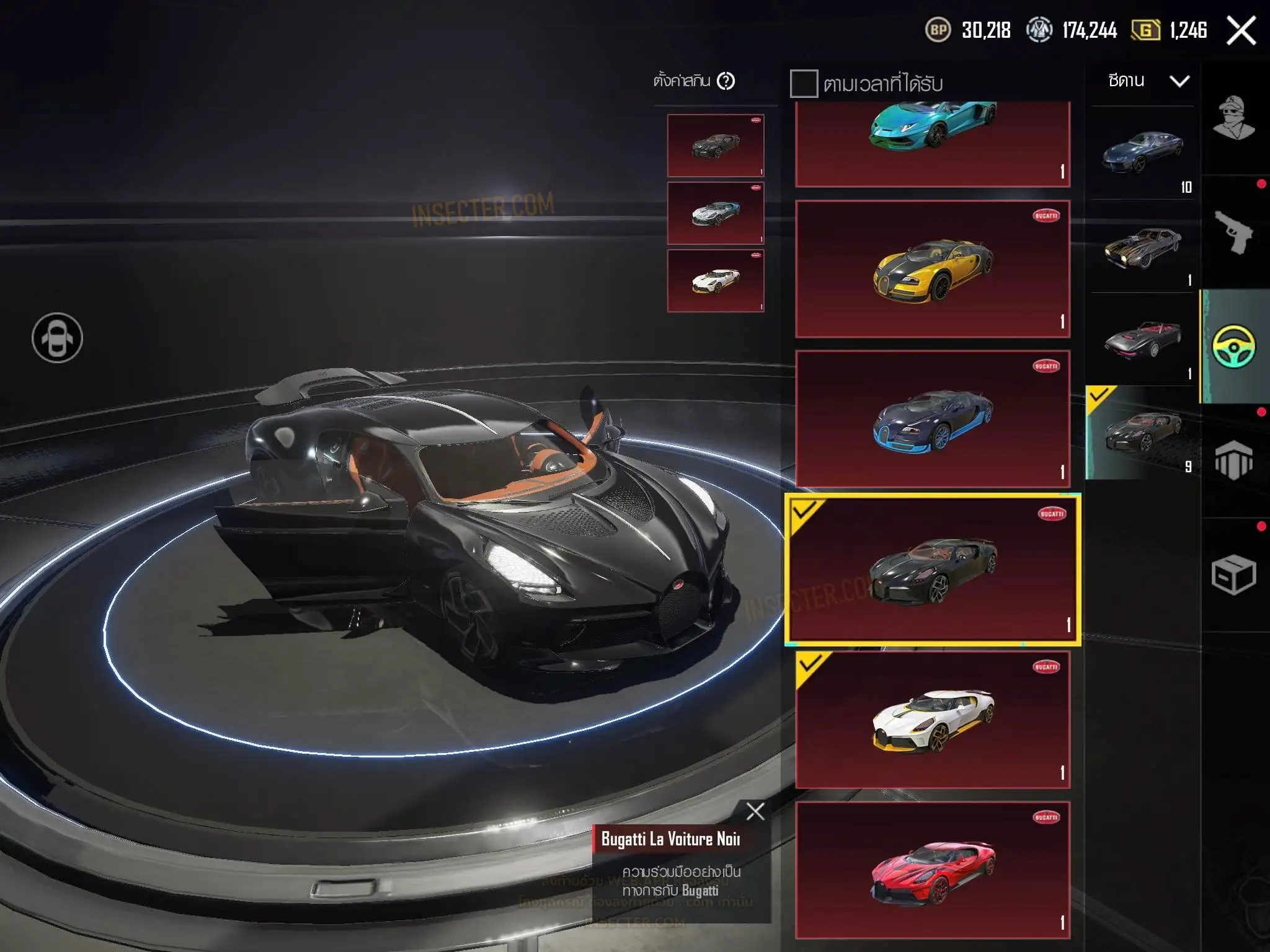Select the grey convertible with red interior
This screenshot has height=952, width=1270.
click(1142, 340)
